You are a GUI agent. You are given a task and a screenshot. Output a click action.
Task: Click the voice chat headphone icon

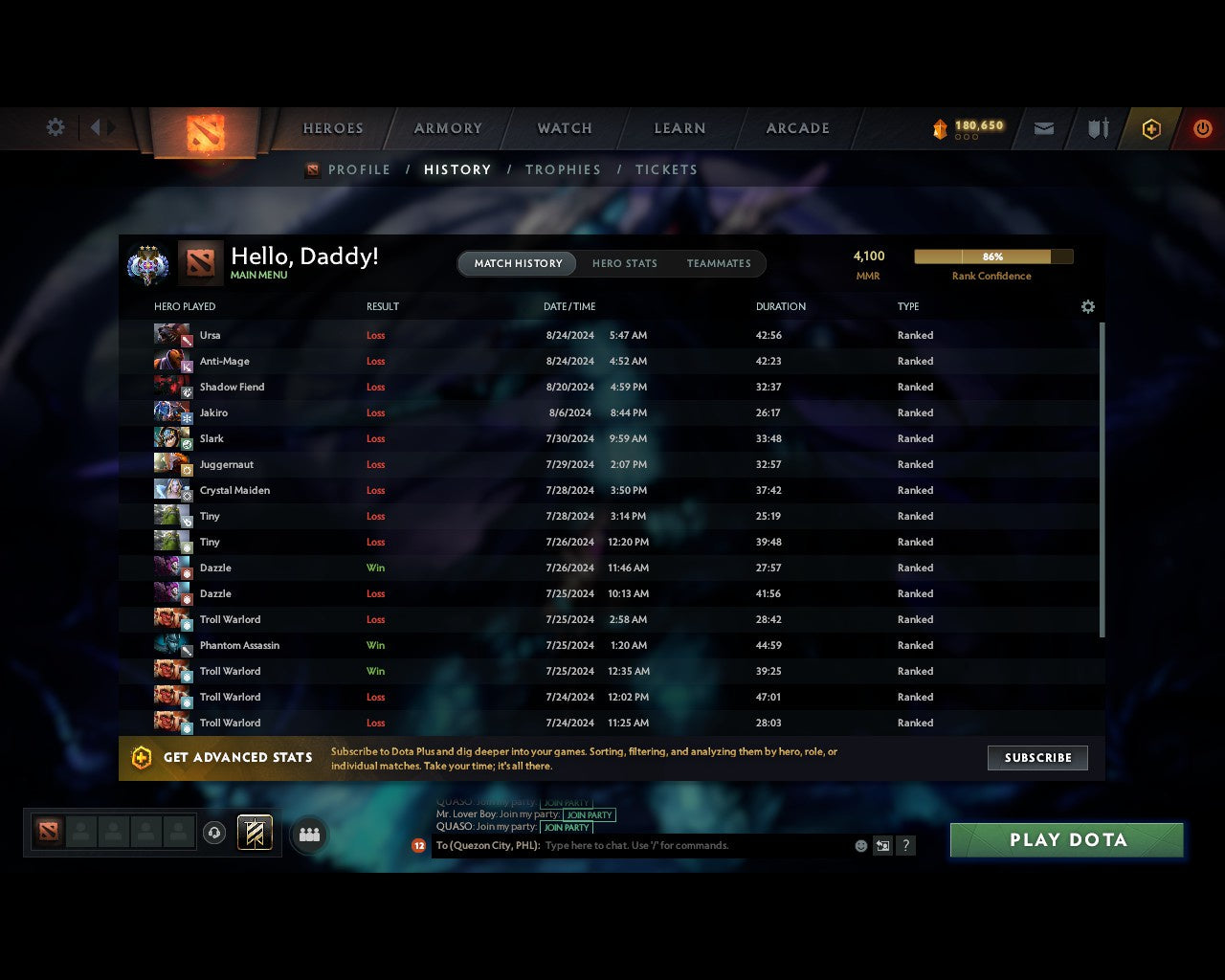coord(215,832)
